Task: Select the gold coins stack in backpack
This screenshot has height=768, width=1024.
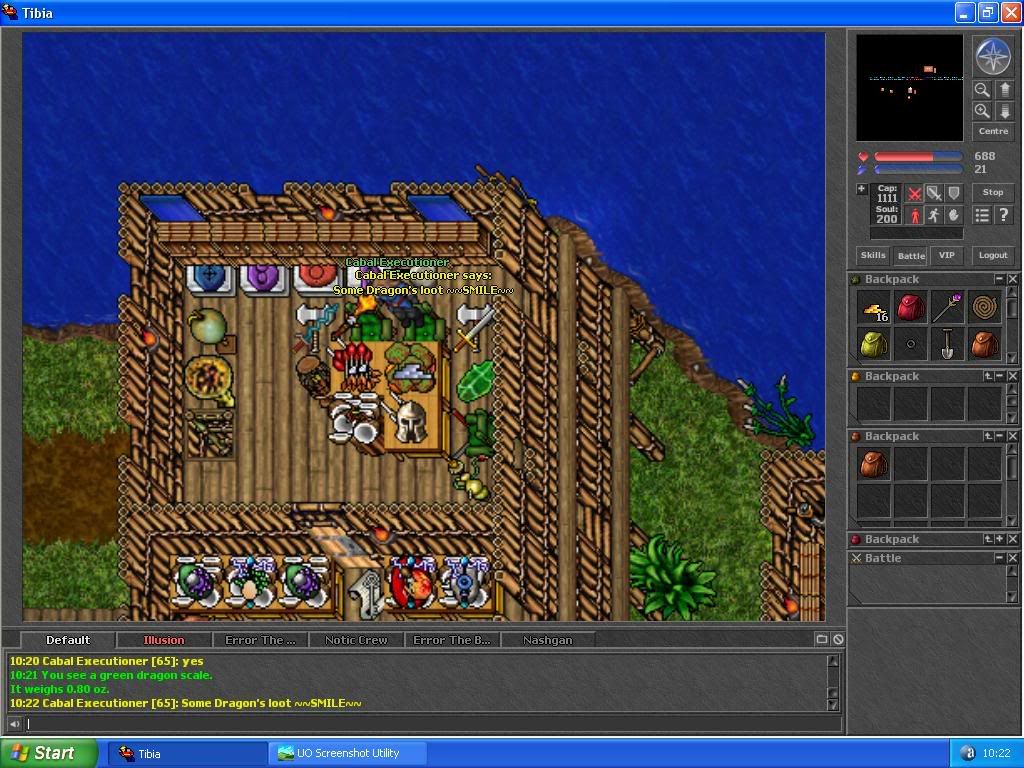Action: [x=874, y=309]
